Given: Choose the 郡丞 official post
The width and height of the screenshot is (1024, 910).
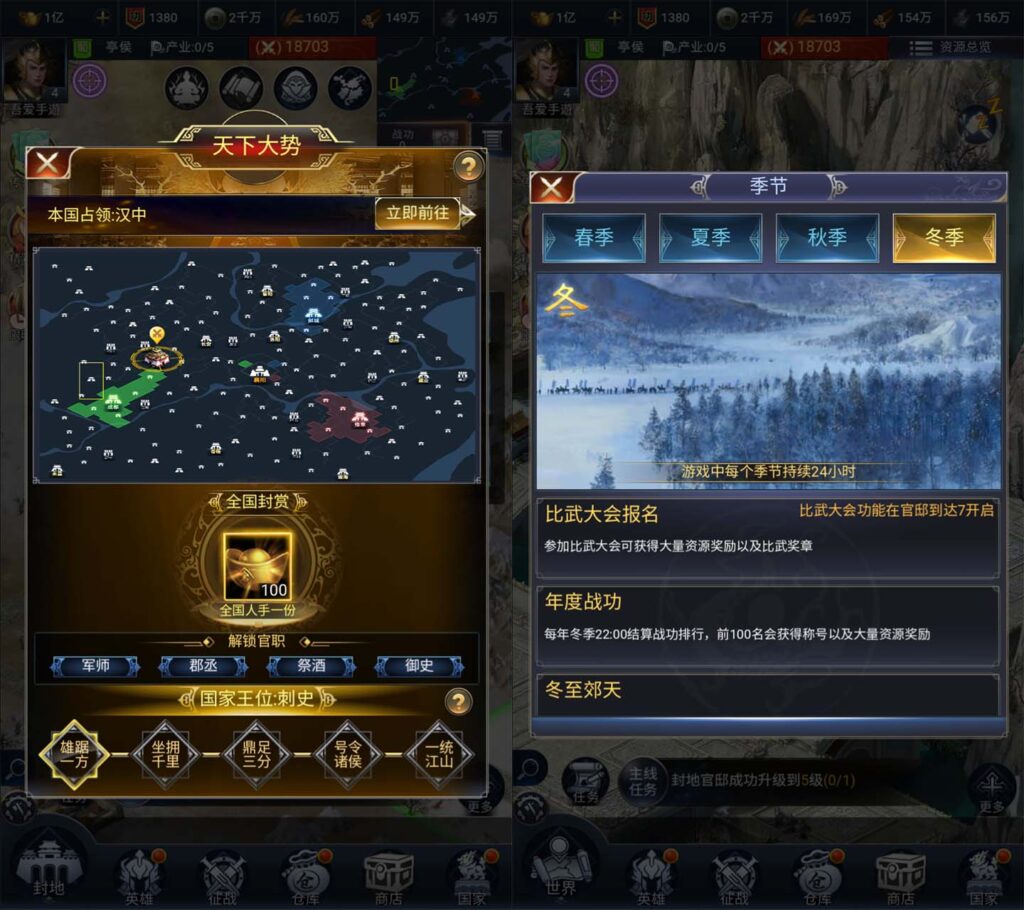Looking at the screenshot, I should [203, 666].
